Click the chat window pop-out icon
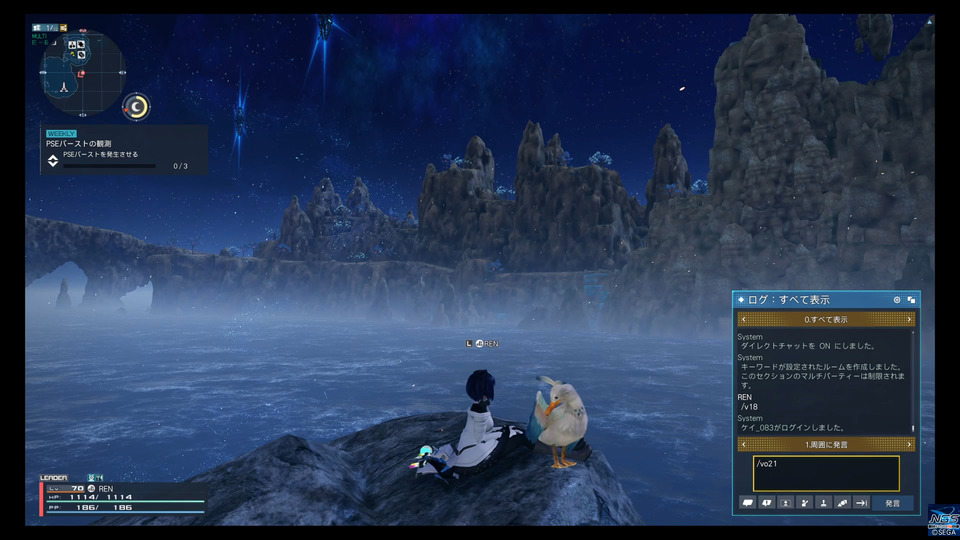960x540 pixels. (x=911, y=300)
